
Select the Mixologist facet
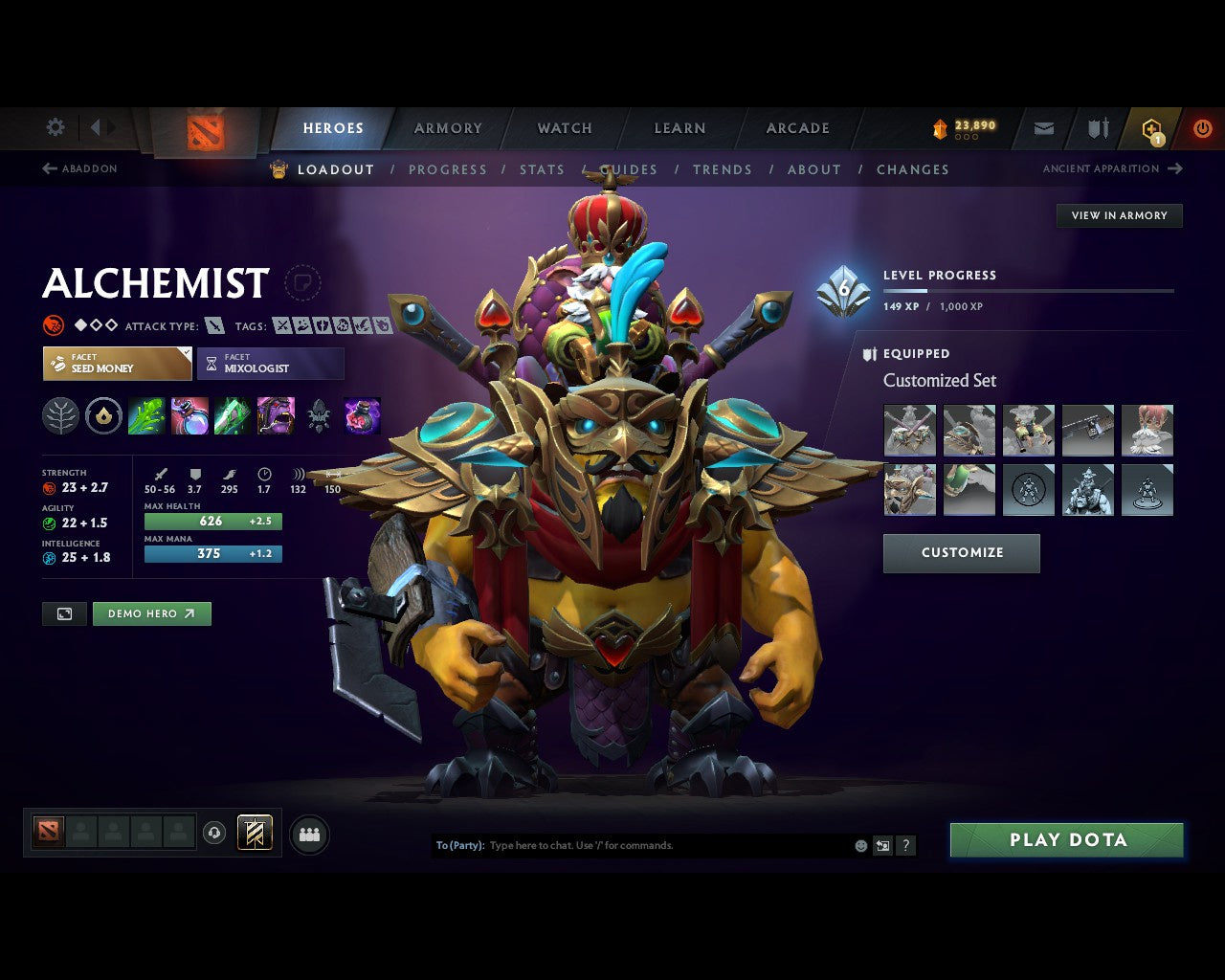(x=270, y=364)
